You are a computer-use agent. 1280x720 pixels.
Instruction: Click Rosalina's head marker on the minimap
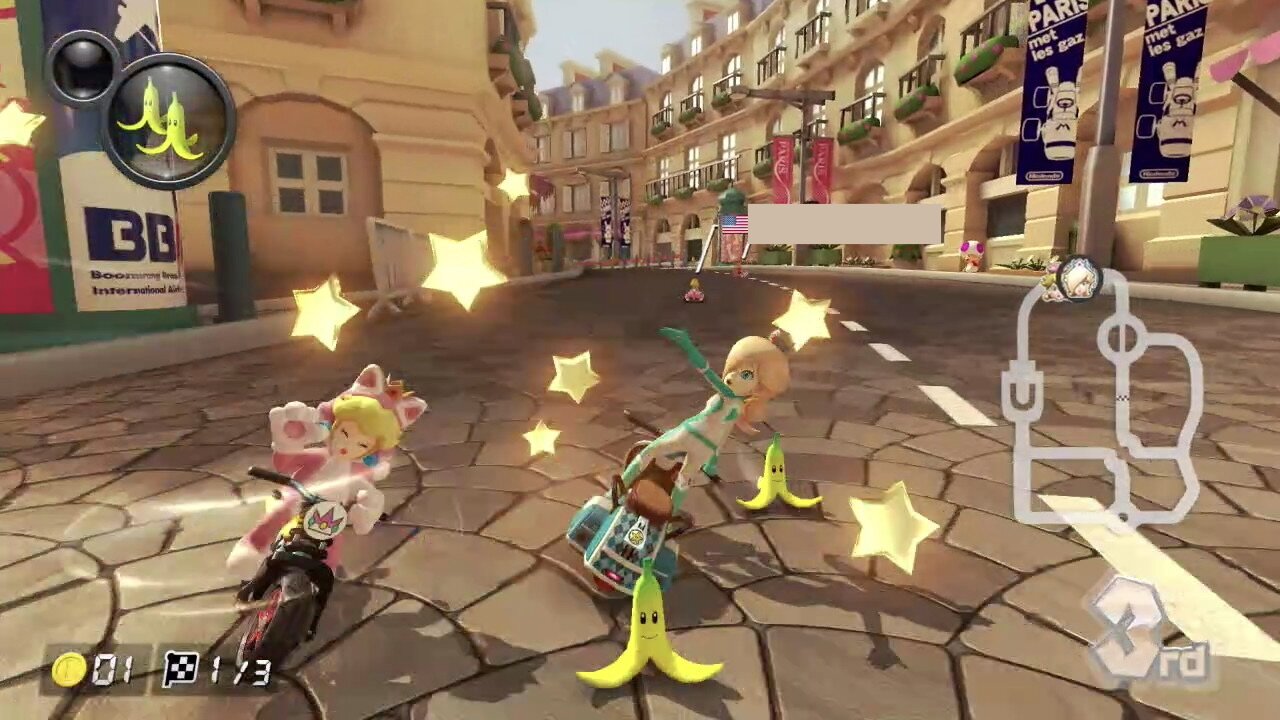click(x=1079, y=278)
